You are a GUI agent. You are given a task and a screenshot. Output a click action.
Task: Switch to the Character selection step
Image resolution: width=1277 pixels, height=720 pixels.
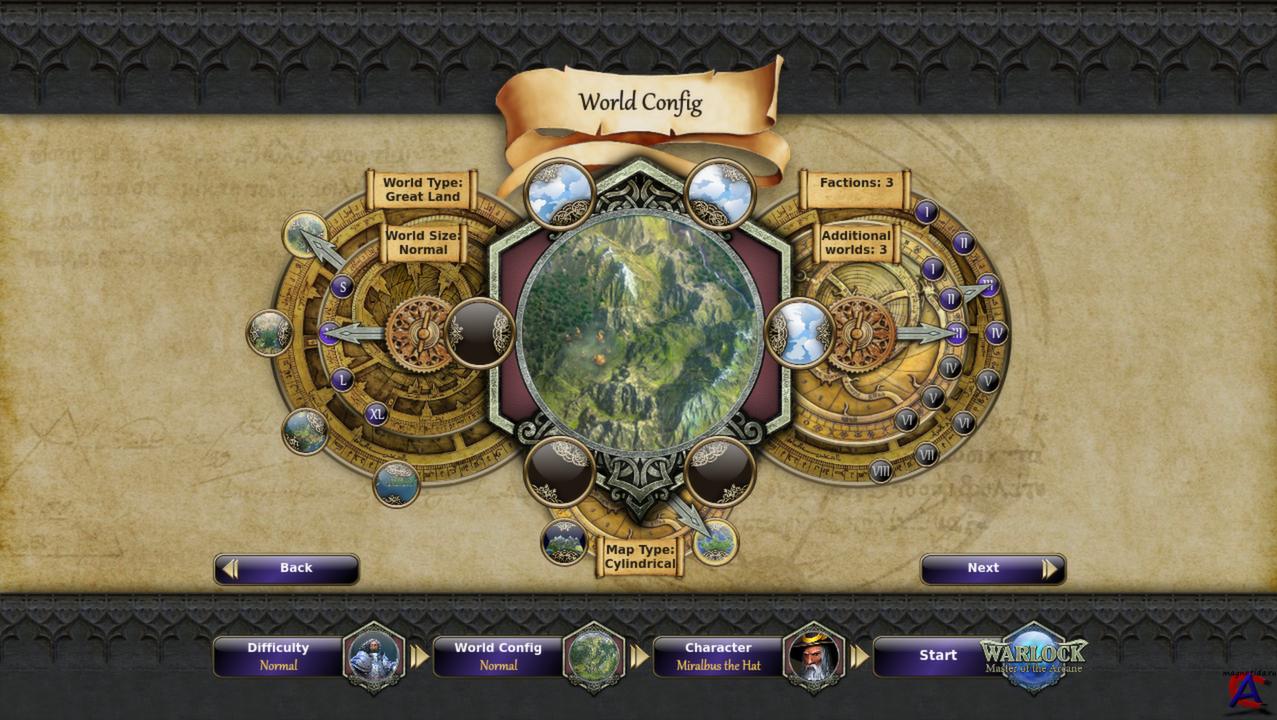(x=718, y=656)
